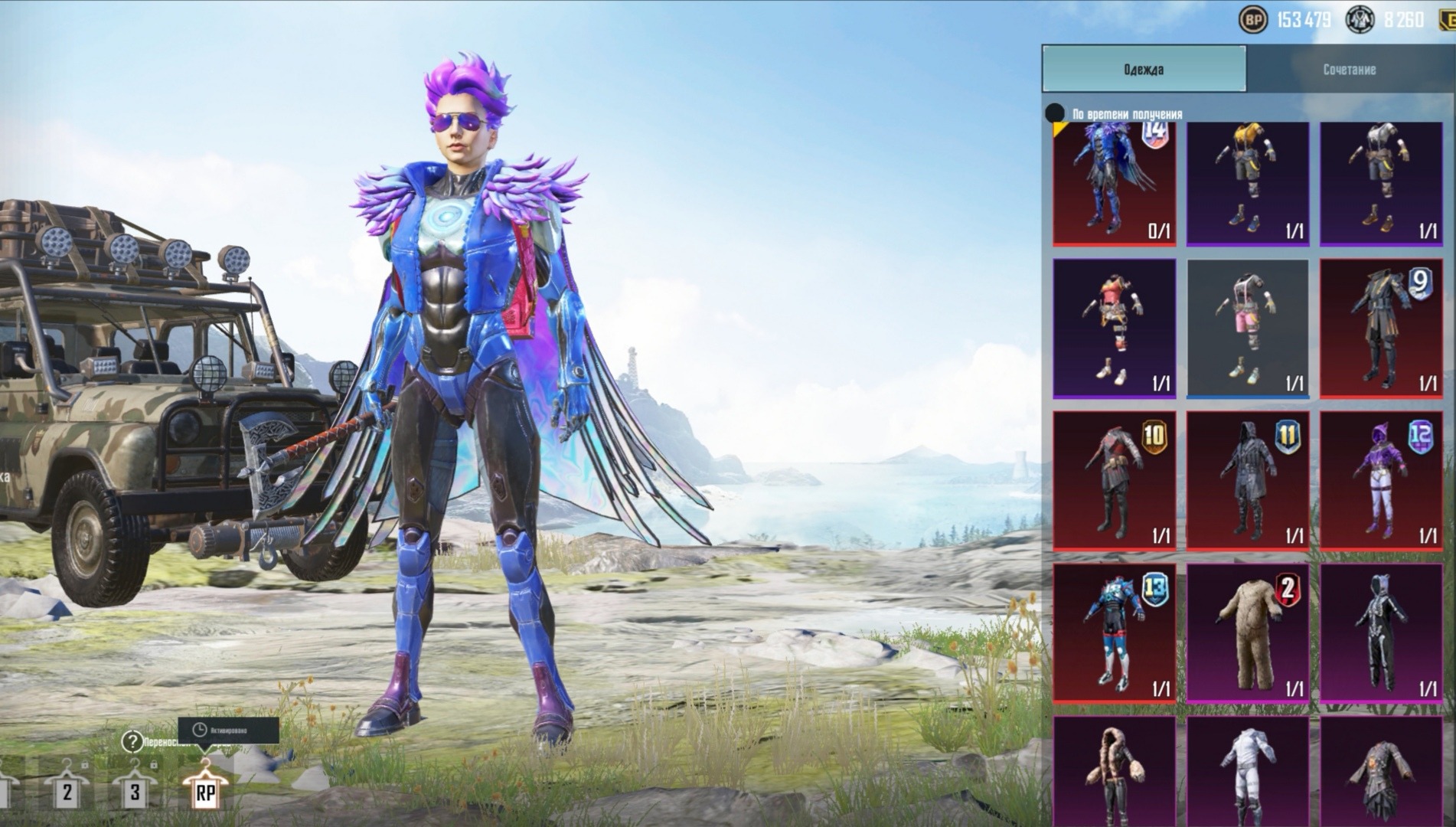Pick the white-top outfit with brown shoes
This screenshot has height=827, width=1456.
click(x=1380, y=184)
